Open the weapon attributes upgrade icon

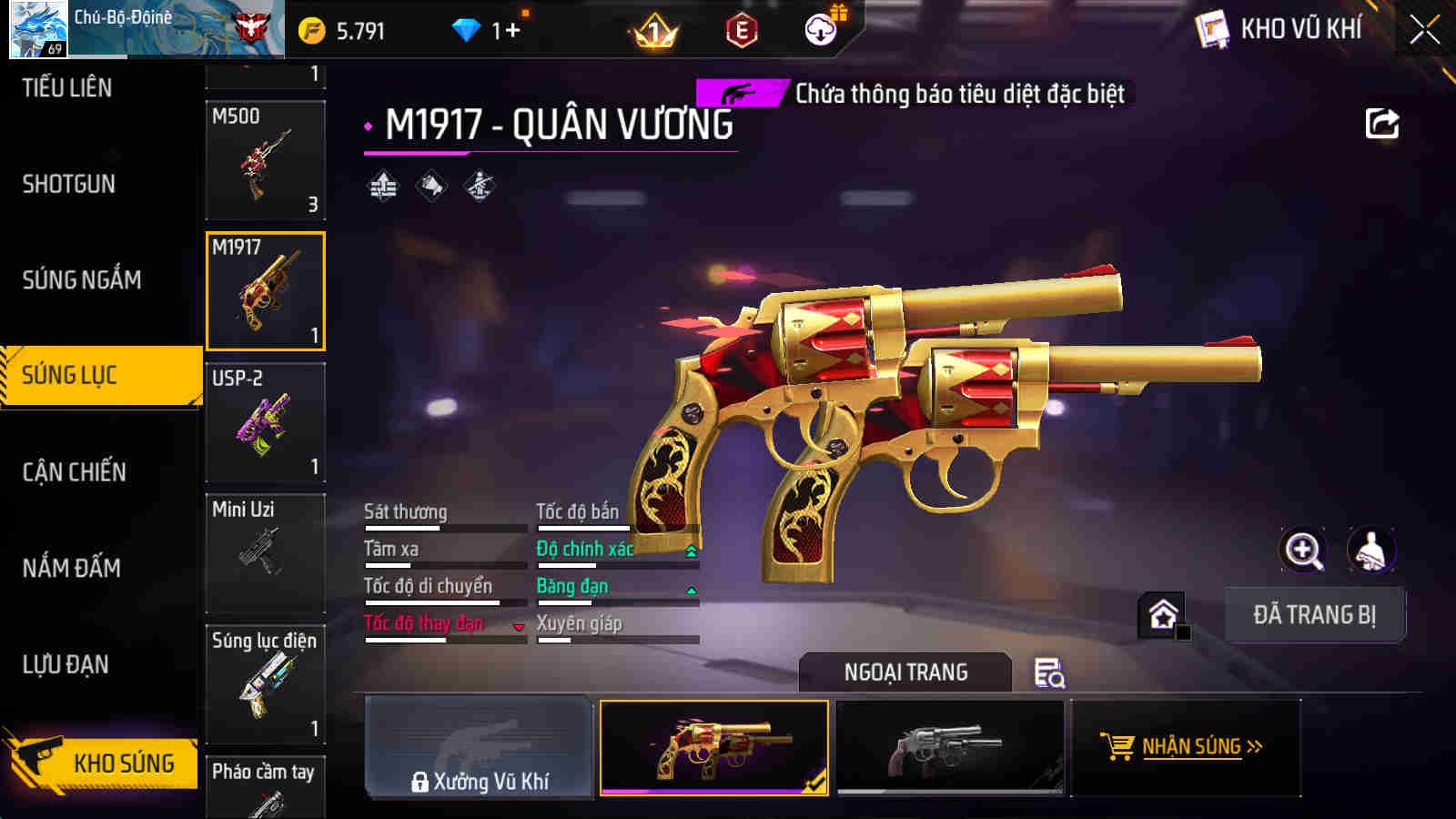(382, 186)
